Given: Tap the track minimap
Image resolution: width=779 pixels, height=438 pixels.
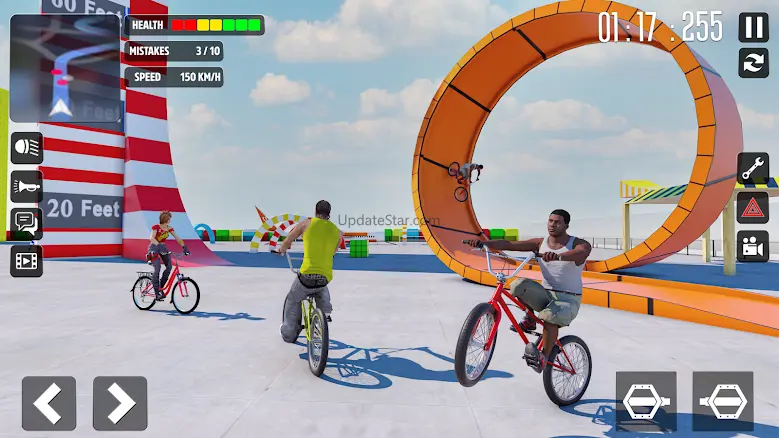Looking at the screenshot, I should coord(65,68).
